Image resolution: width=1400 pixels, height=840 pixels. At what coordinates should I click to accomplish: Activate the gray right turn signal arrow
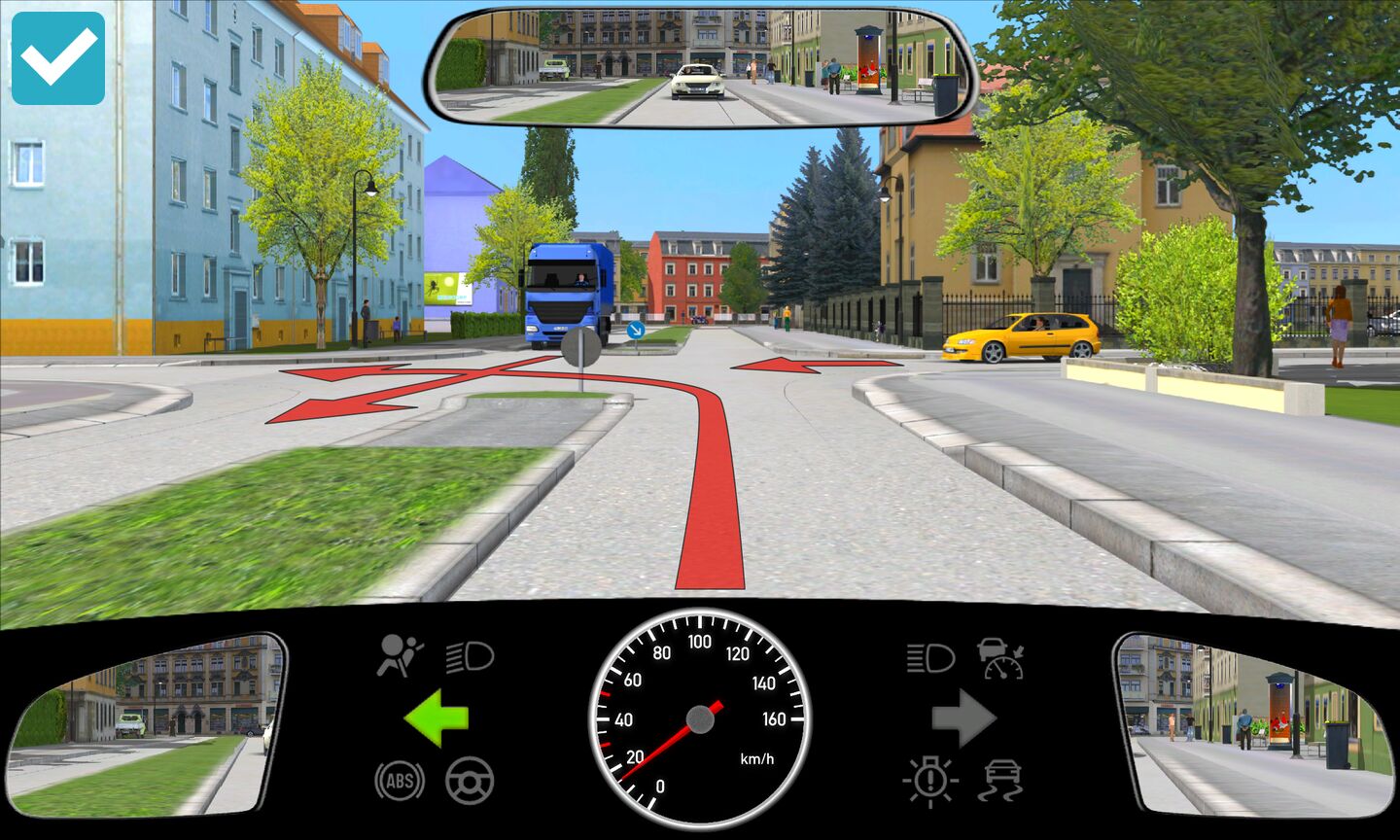963,718
